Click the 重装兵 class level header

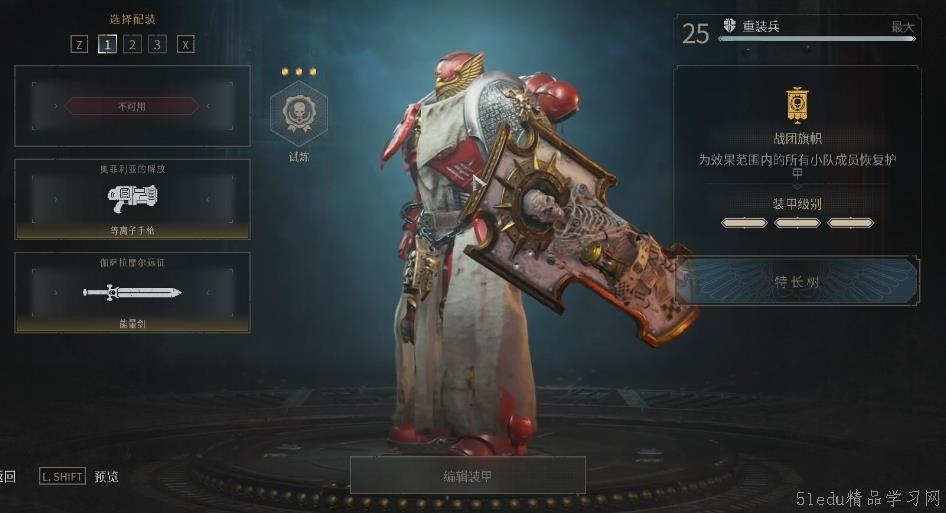pyautogui.click(x=797, y=30)
